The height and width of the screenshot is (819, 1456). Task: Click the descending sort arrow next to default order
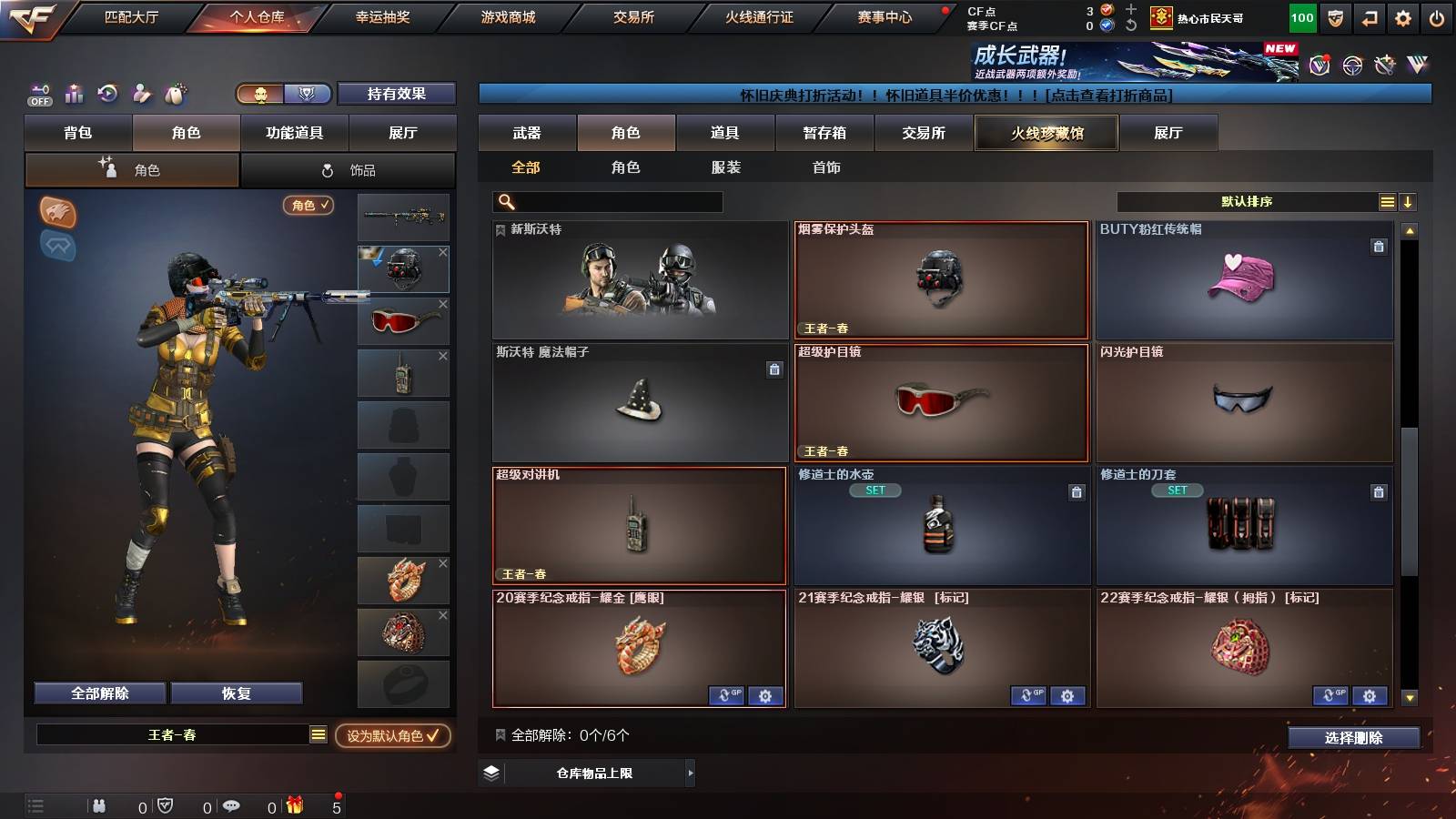click(x=1409, y=201)
